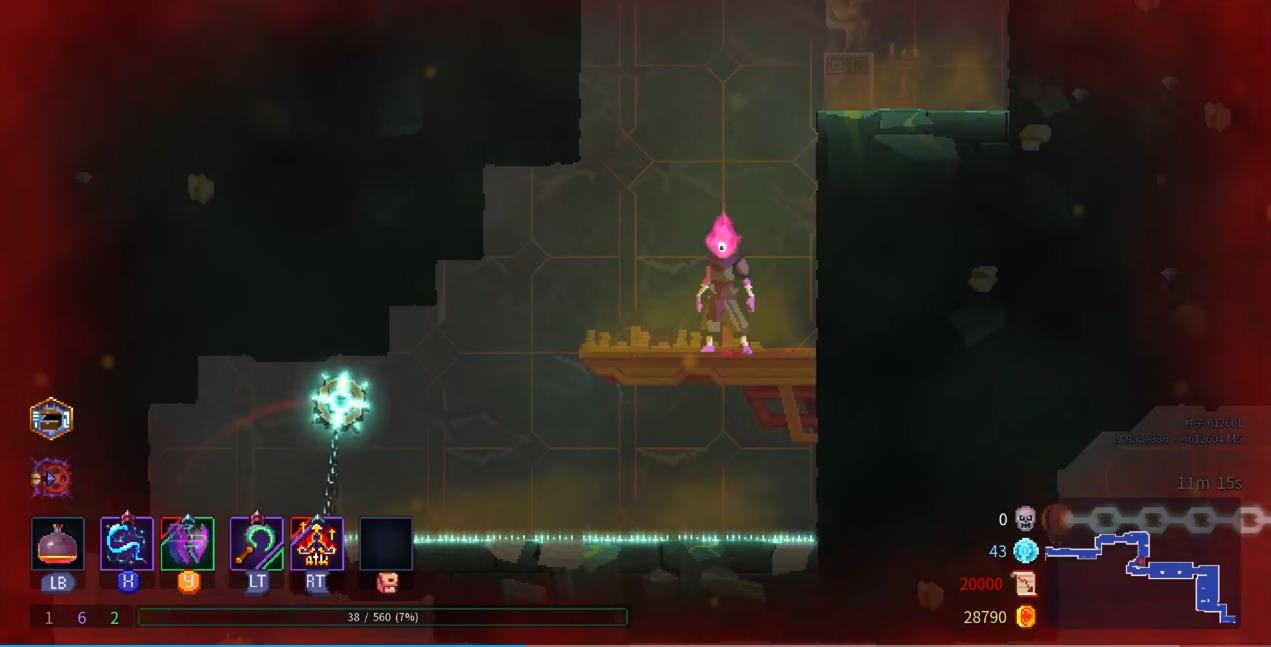
Task: Select the health flask slot
Action: point(58,544)
